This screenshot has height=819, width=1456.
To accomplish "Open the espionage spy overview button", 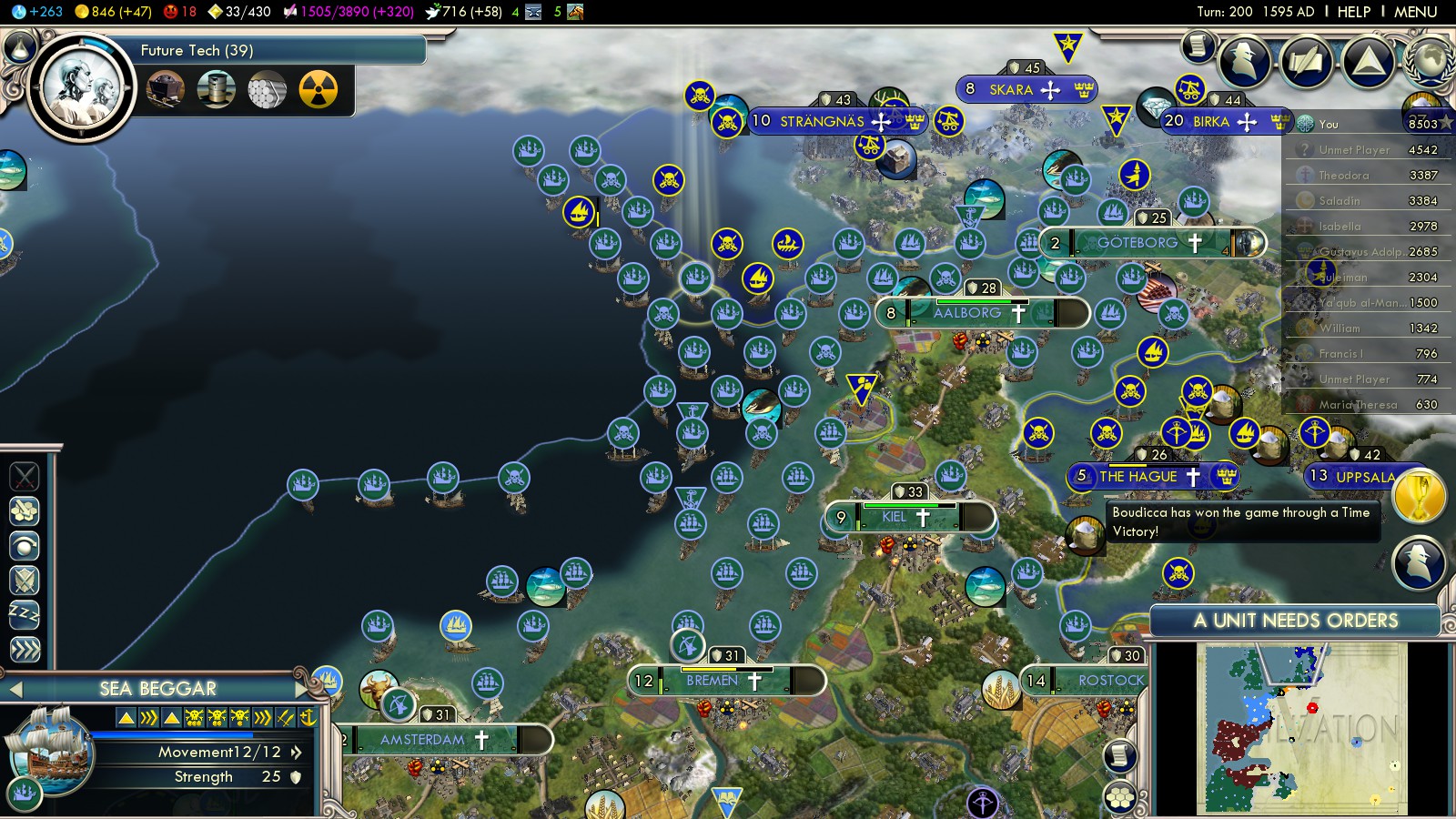I will (1245, 61).
